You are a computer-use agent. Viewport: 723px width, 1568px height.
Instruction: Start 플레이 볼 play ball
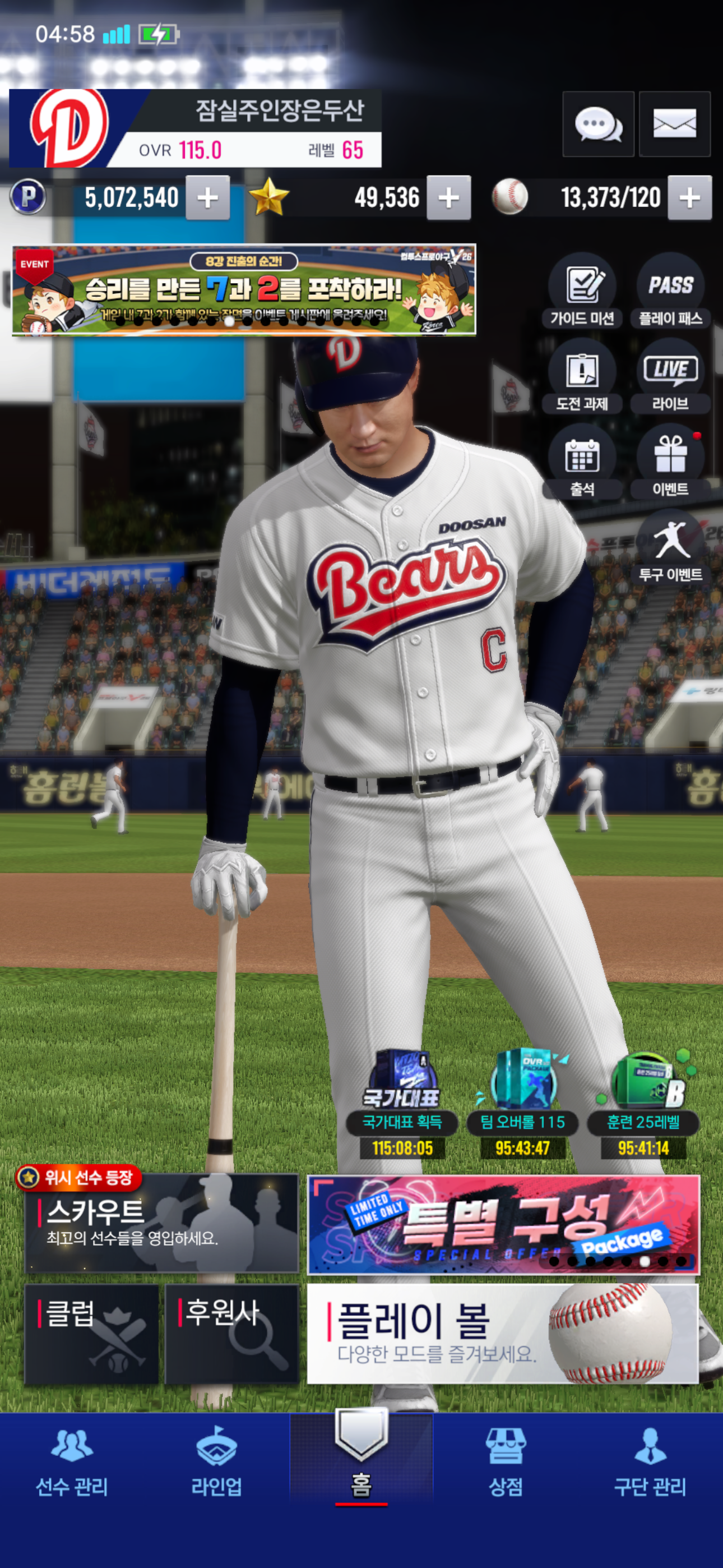502,1333
